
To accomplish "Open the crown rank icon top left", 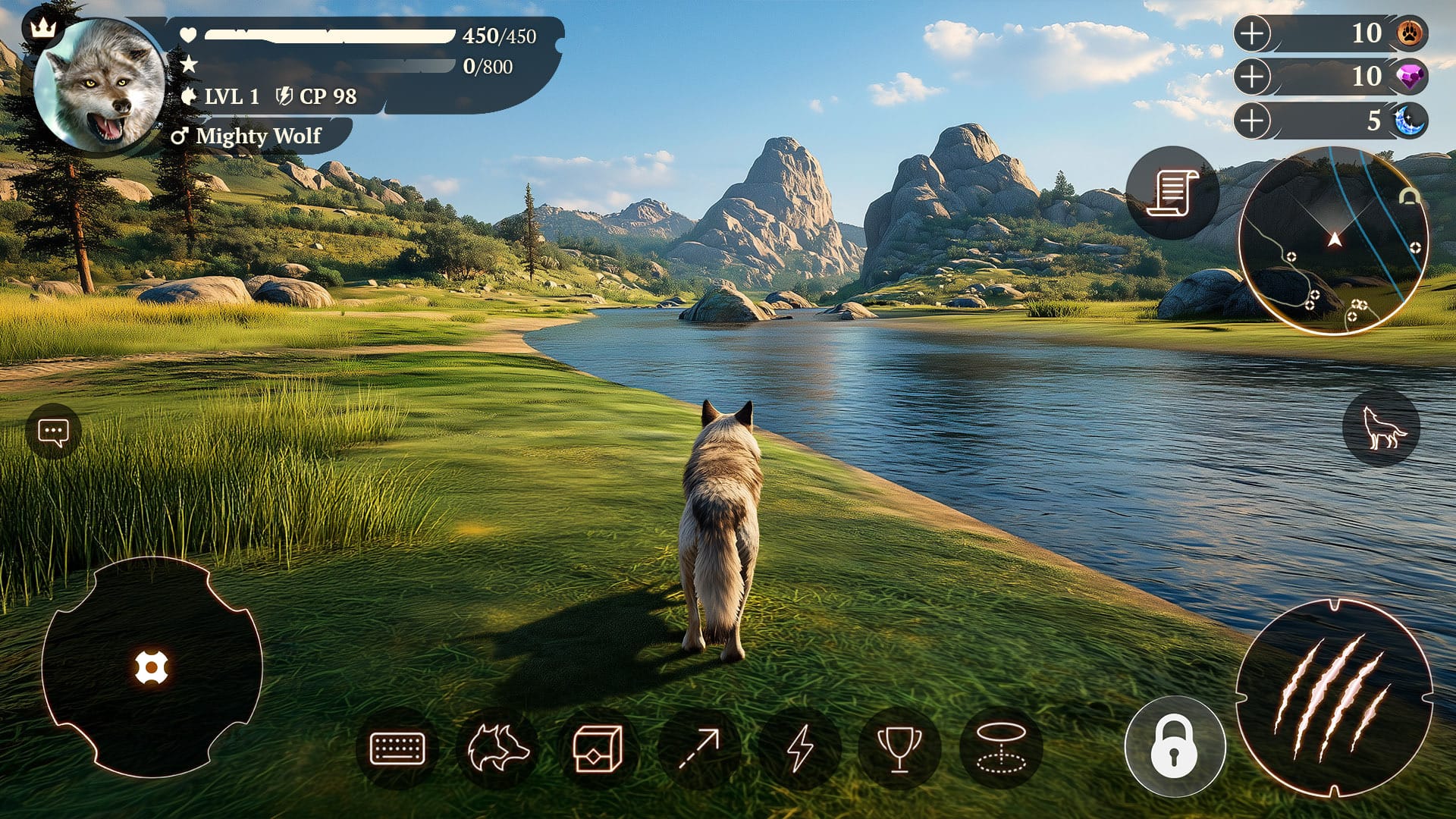I will (42, 27).
